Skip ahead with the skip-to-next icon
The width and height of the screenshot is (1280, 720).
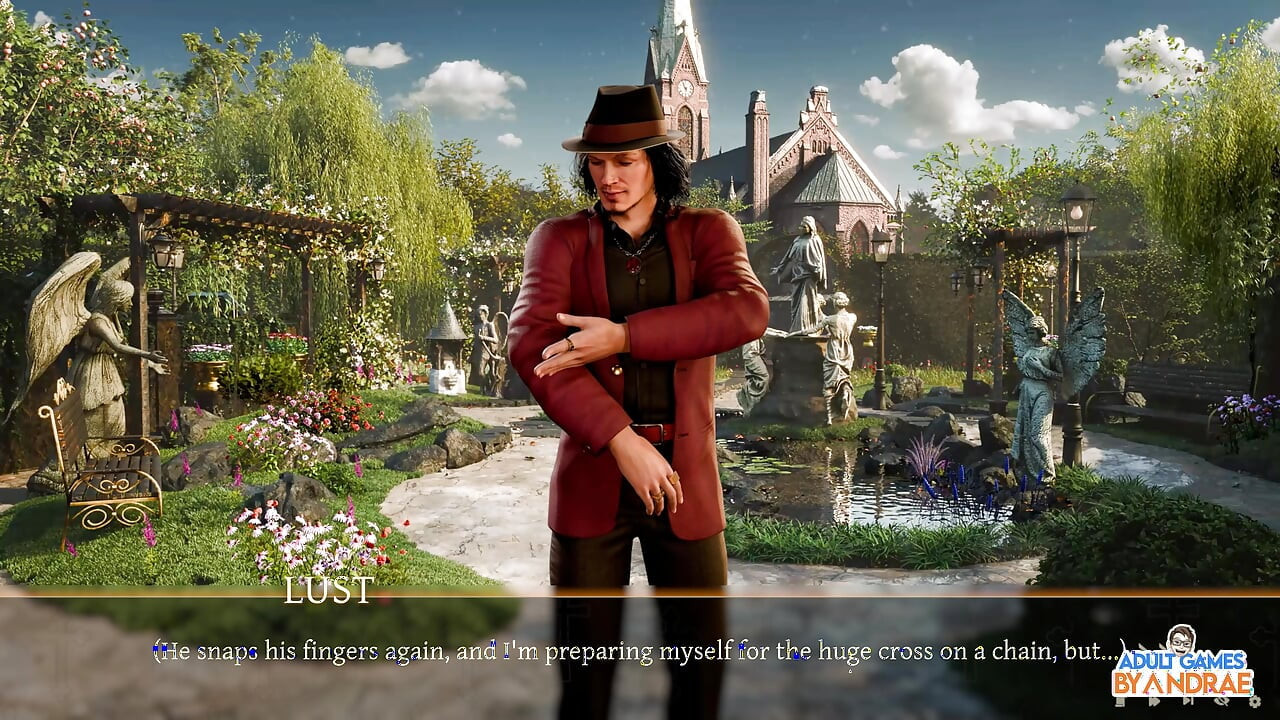click(1188, 700)
